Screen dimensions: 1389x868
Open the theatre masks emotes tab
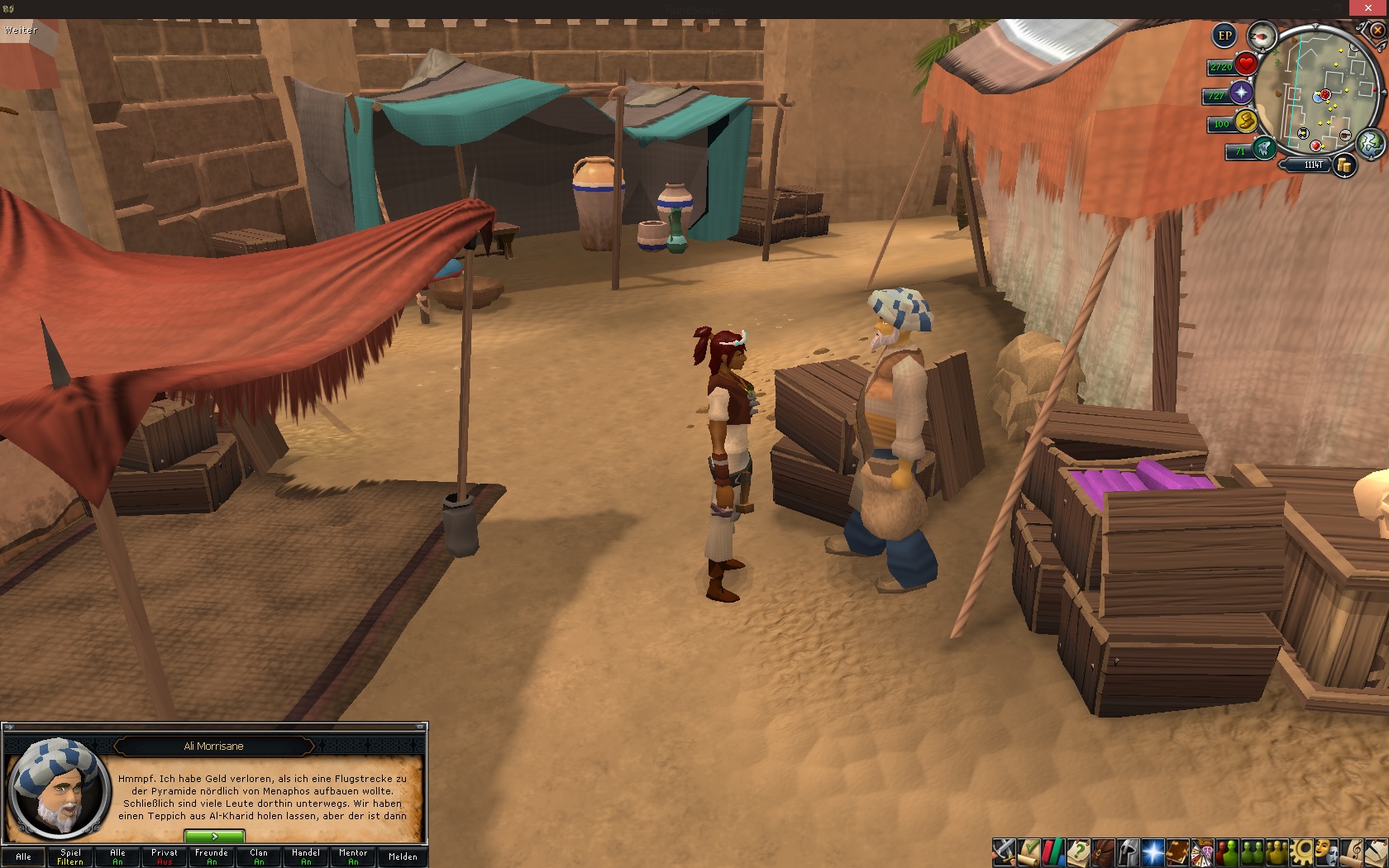[x=1328, y=851]
